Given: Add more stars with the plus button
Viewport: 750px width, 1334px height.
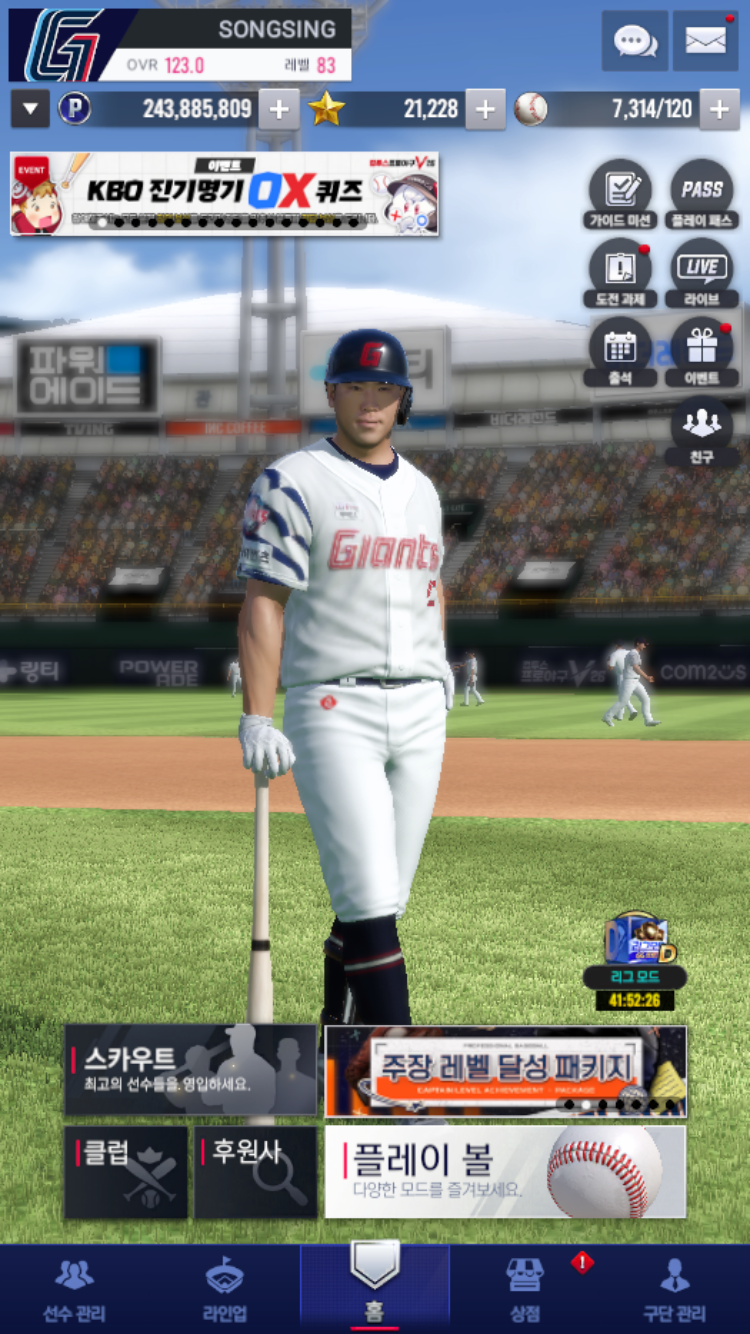Looking at the screenshot, I should (485, 109).
